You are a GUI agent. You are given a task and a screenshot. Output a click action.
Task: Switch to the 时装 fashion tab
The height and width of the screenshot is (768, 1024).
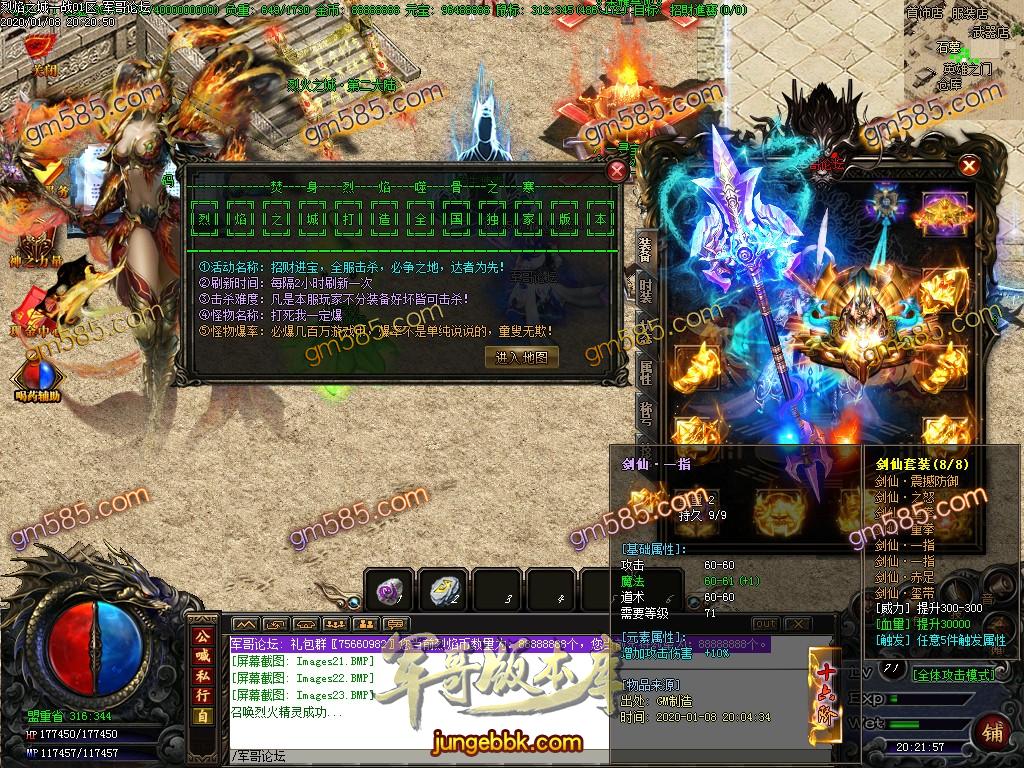[647, 290]
